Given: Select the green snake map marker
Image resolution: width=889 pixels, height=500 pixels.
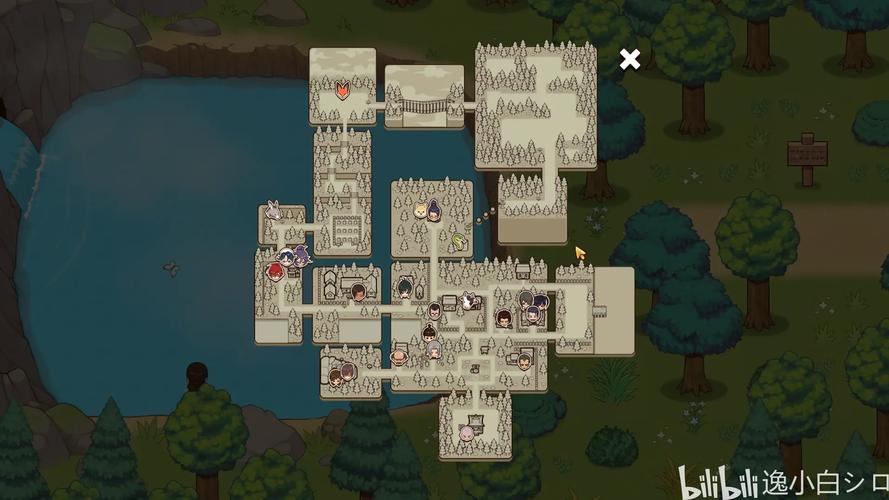Looking at the screenshot, I should [x=458, y=241].
